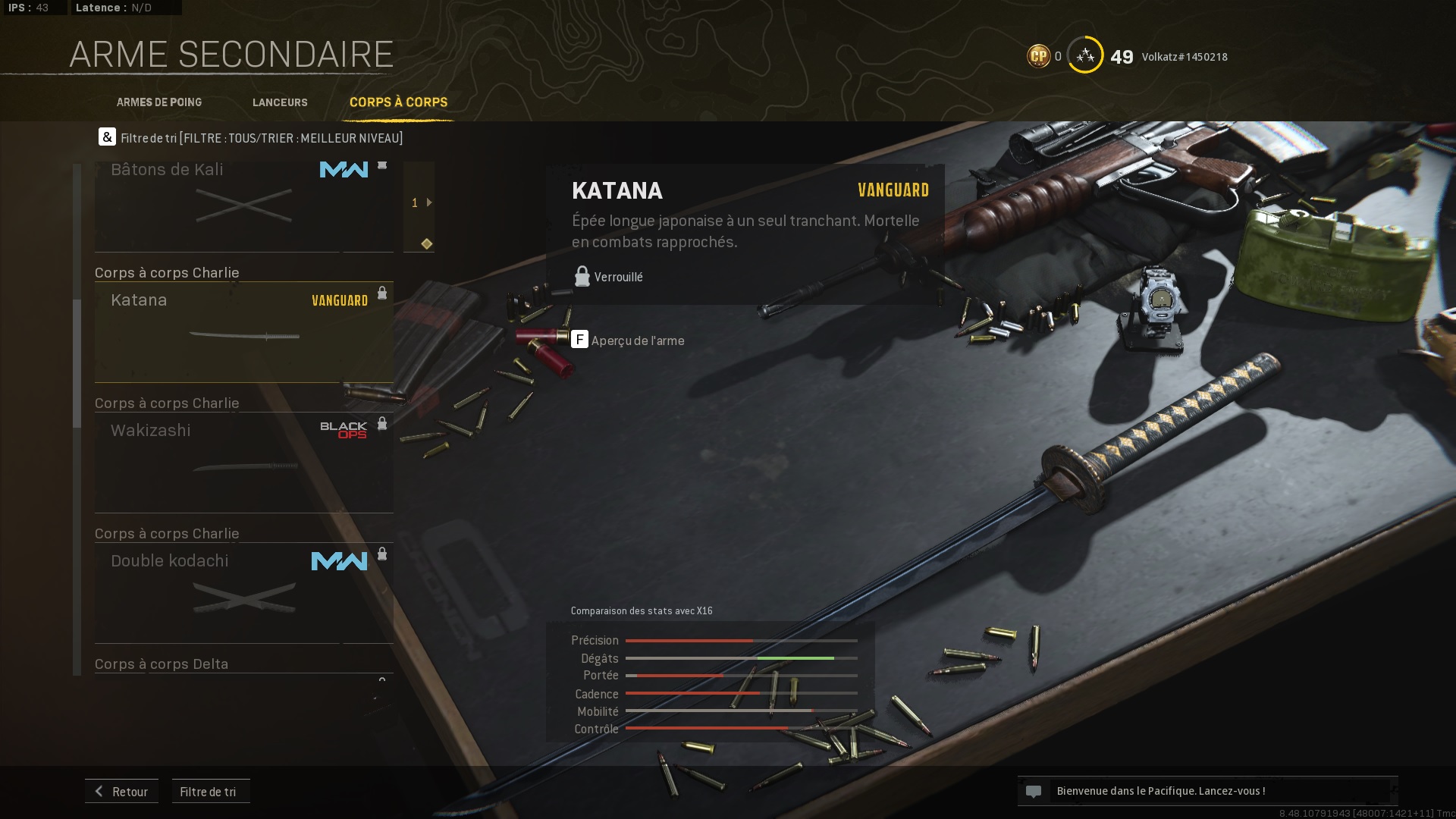Open the Bâtons de Kali variant with right chevron

(x=430, y=202)
